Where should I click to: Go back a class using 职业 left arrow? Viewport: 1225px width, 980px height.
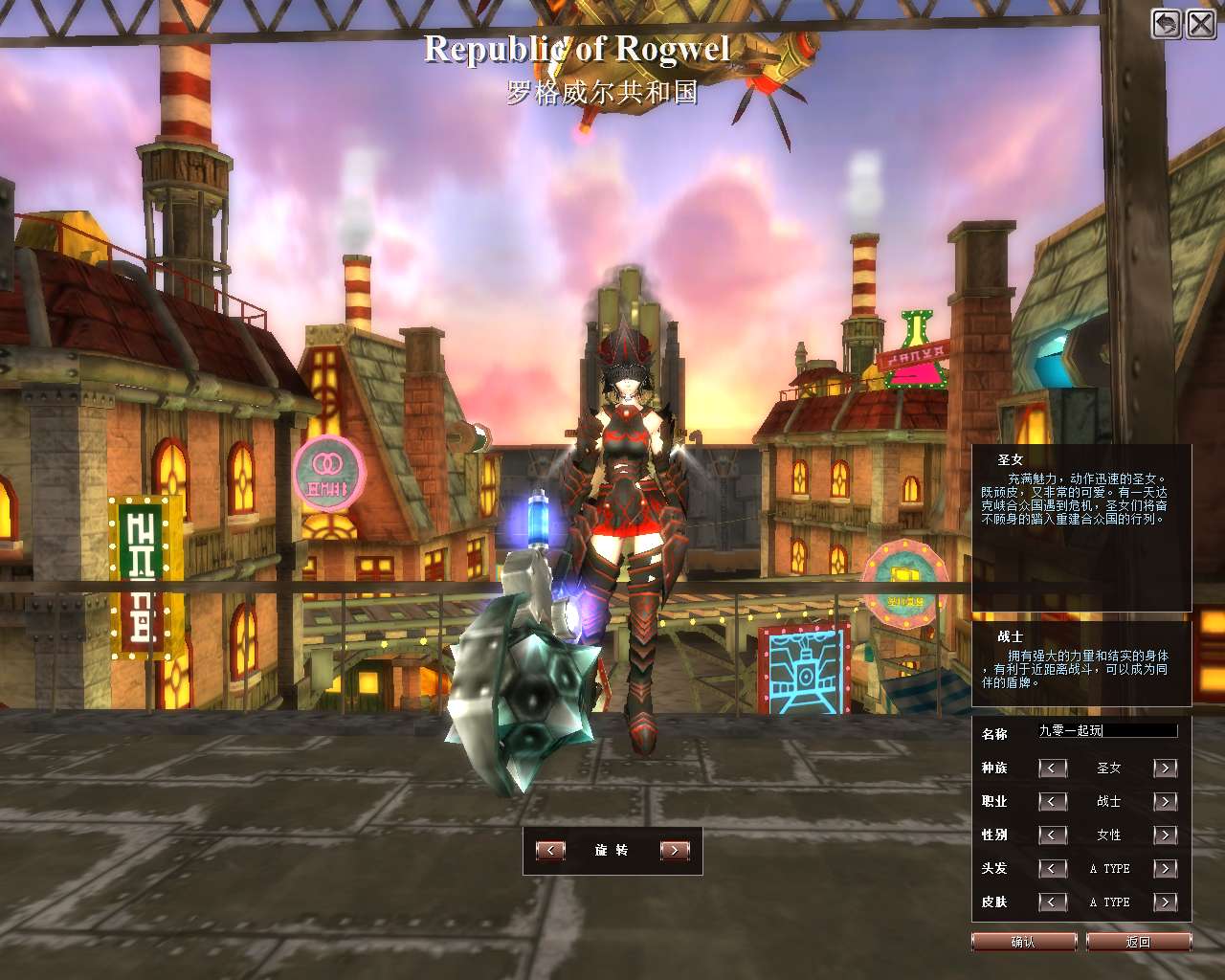[1053, 802]
